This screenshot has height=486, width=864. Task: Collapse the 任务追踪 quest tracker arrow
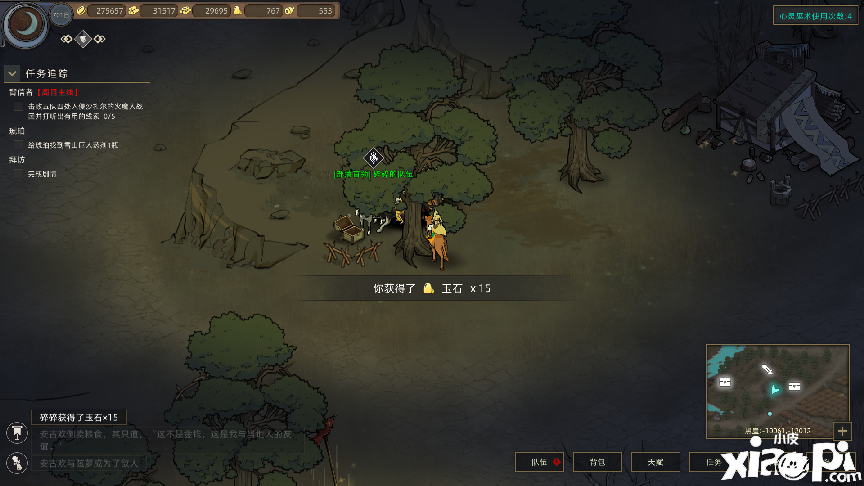coord(12,73)
